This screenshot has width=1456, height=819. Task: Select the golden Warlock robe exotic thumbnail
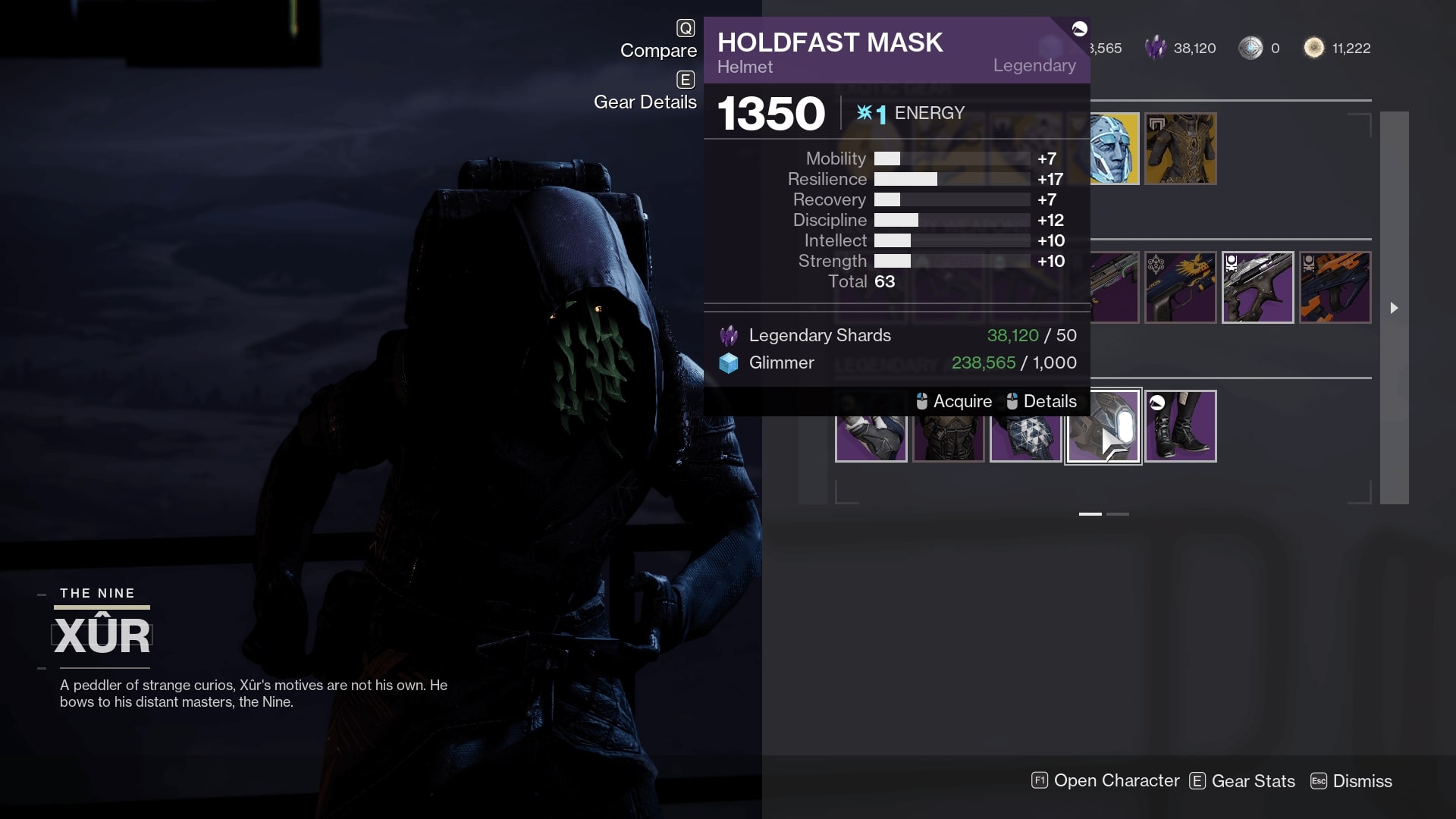pos(1180,149)
